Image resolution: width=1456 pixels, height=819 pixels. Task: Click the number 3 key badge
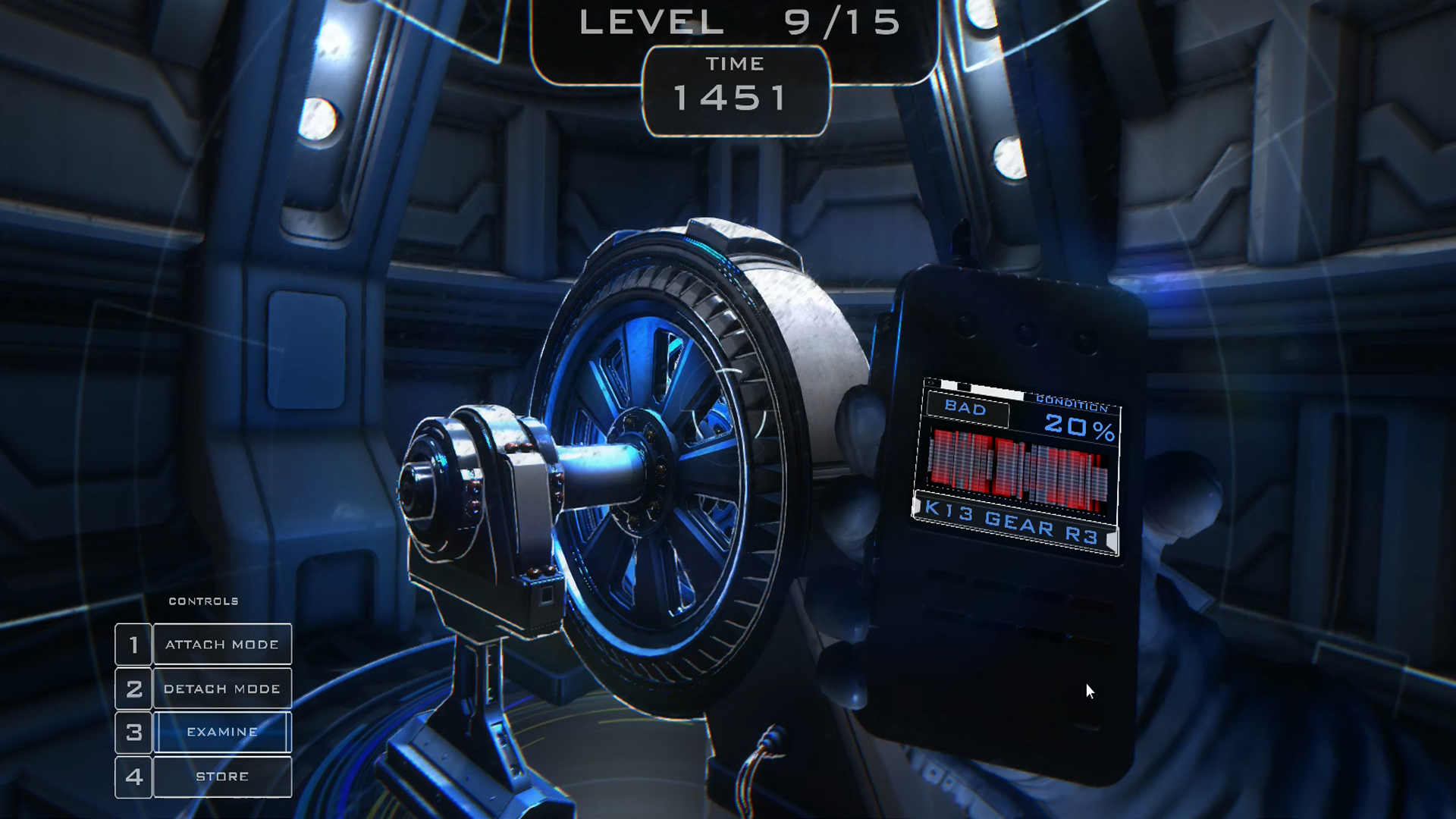coord(133,732)
